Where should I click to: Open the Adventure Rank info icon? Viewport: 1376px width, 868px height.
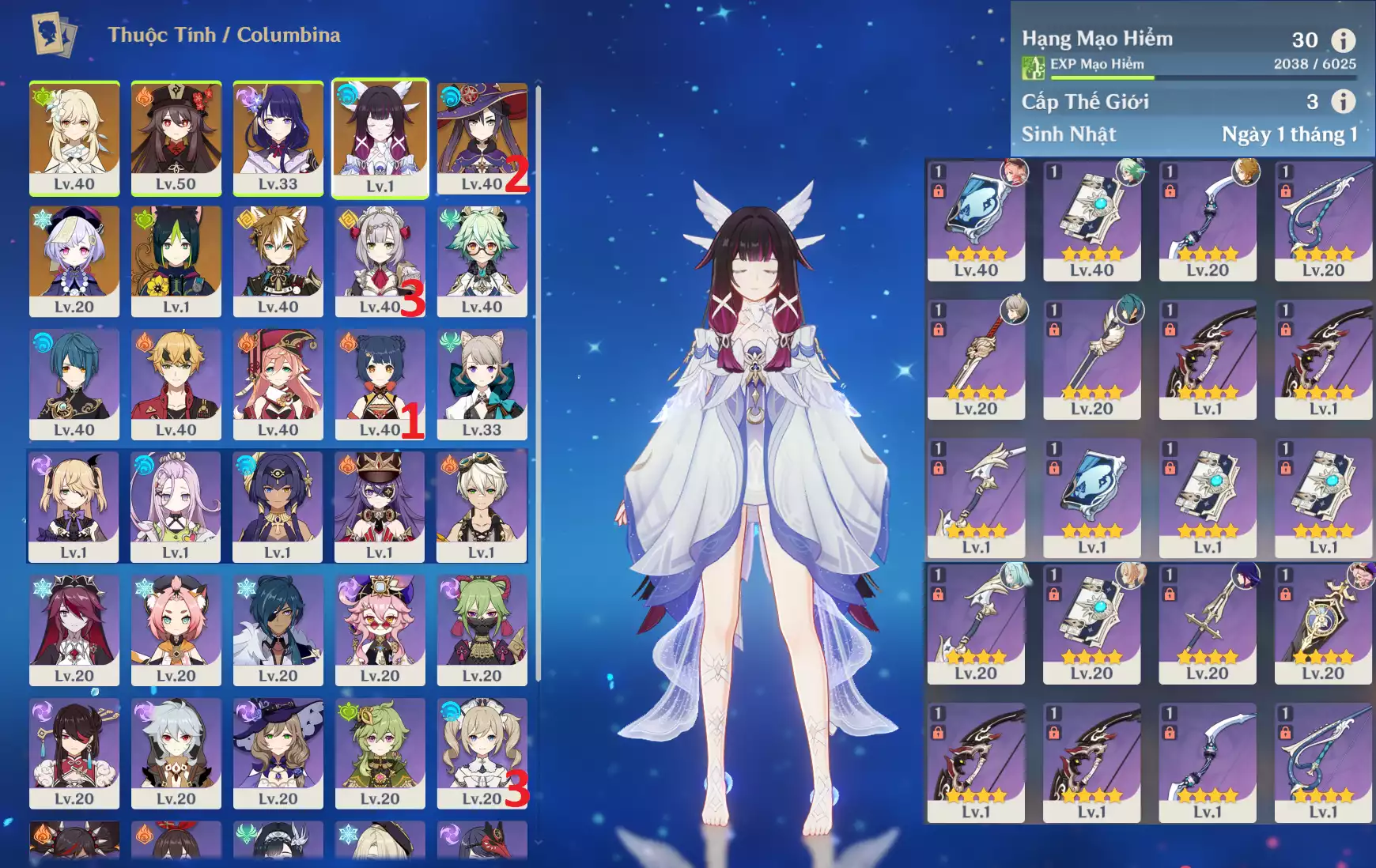tap(1343, 40)
